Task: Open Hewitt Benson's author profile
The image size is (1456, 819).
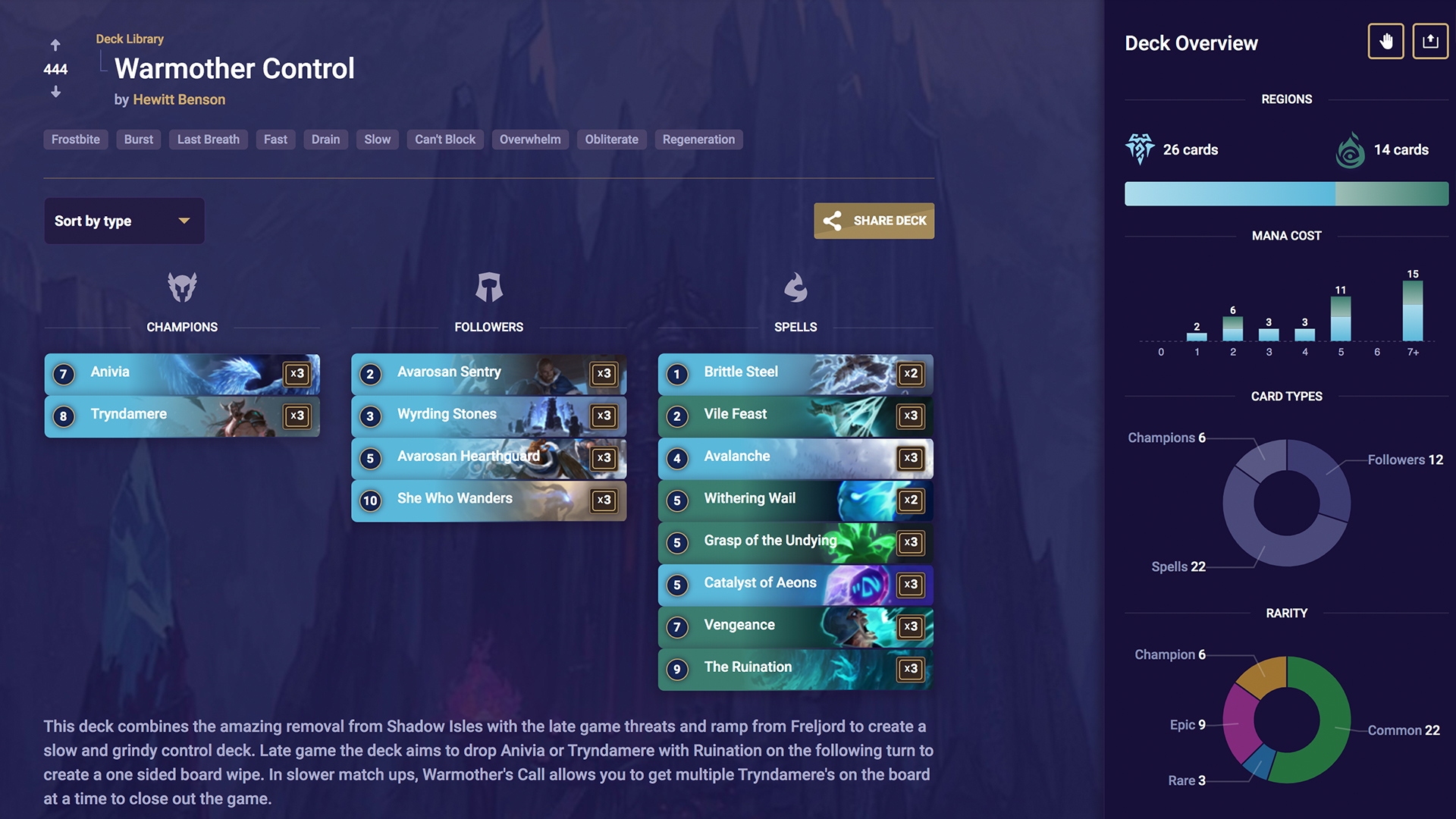Action: click(179, 99)
